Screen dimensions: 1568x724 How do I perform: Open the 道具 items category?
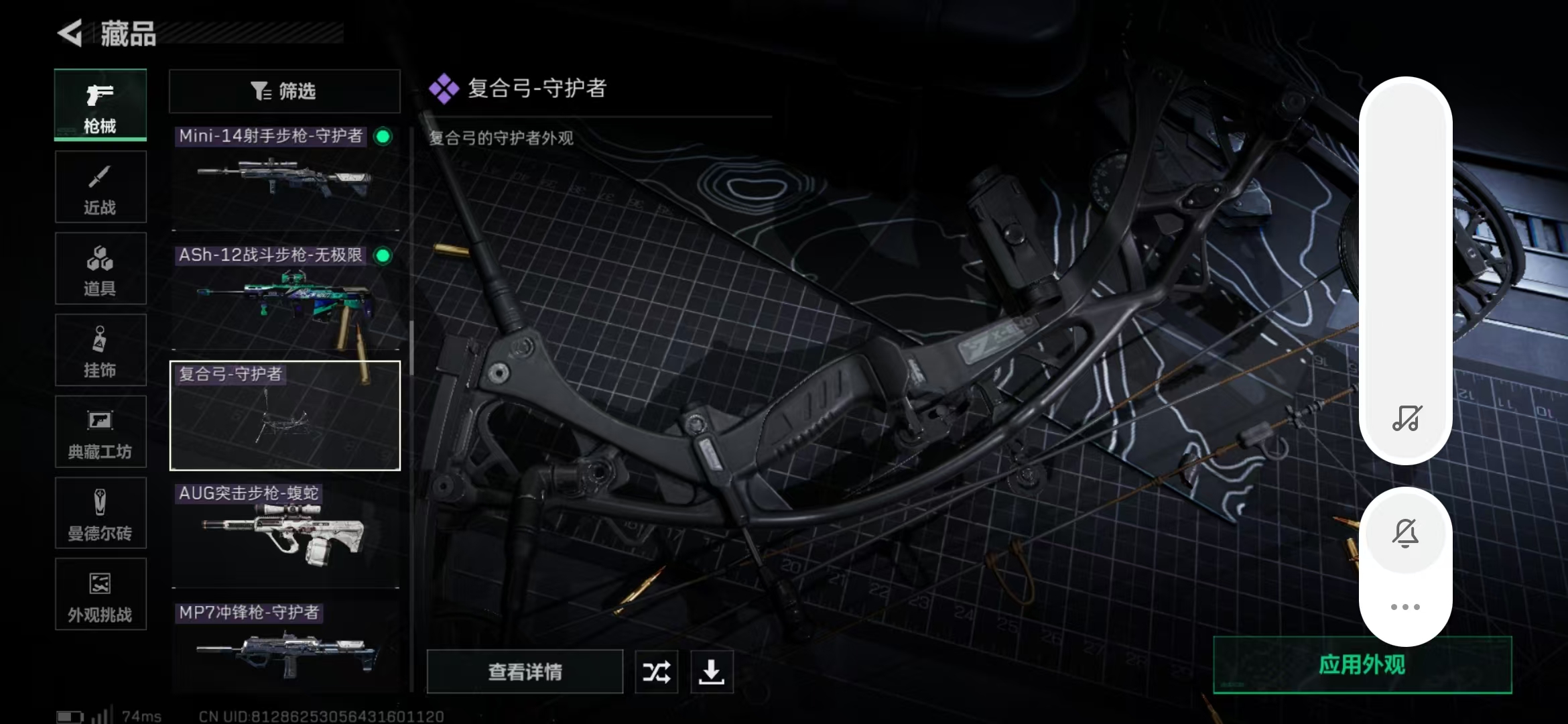tap(101, 268)
